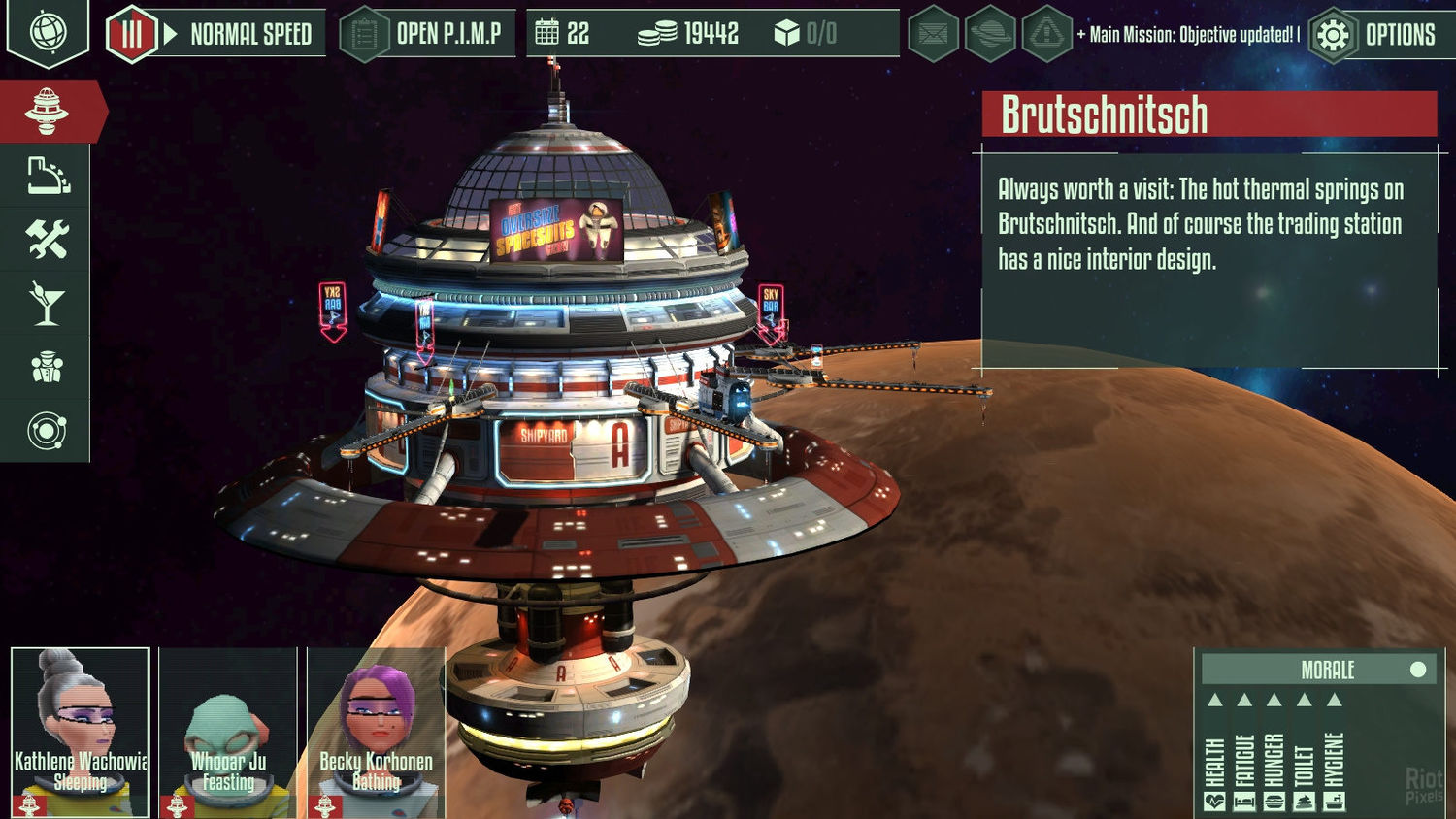View the Main Mission objective update
This screenshot has height=819, width=1456.
[1189, 36]
